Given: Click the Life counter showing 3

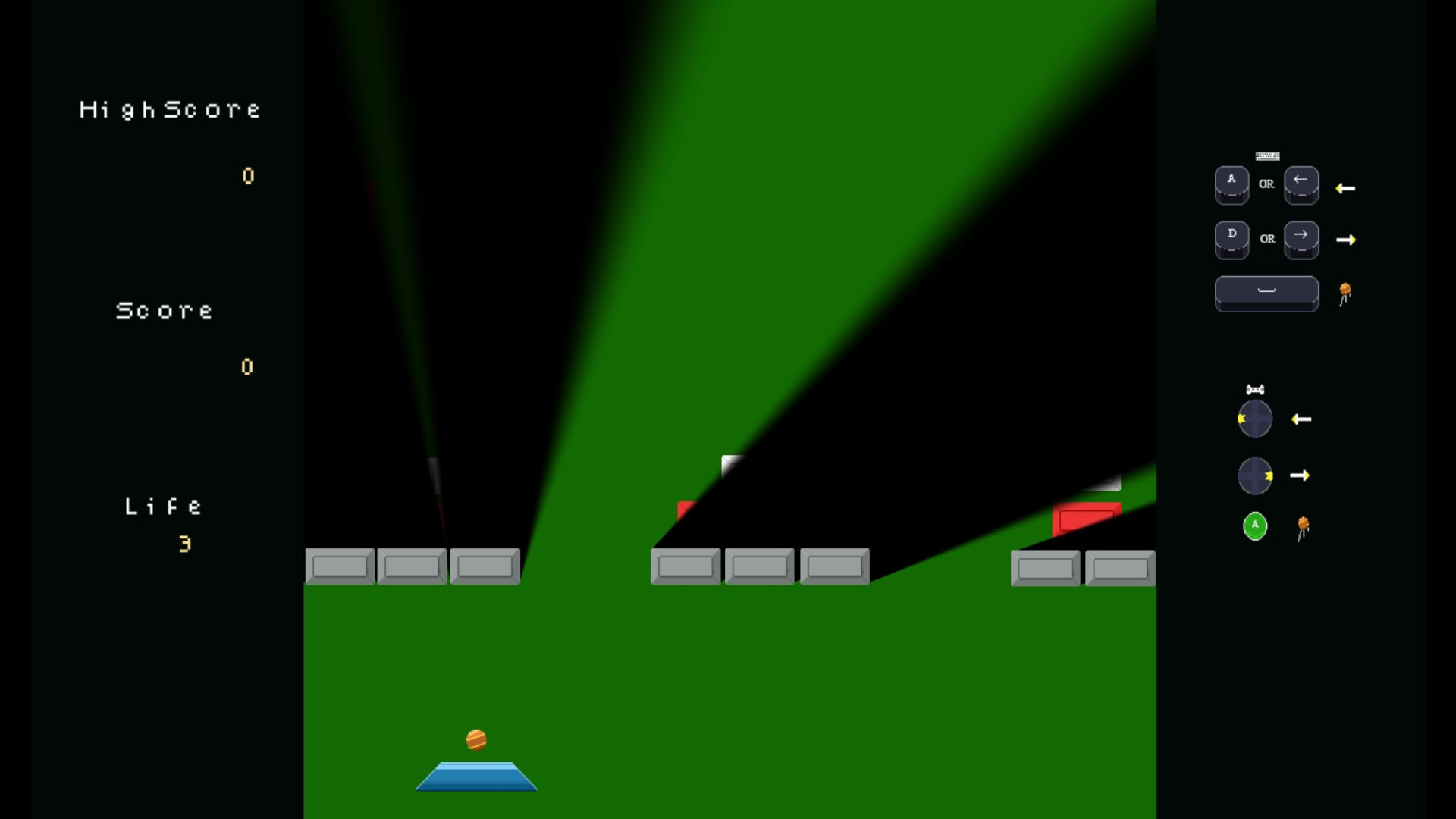Looking at the screenshot, I should click(x=184, y=543).
